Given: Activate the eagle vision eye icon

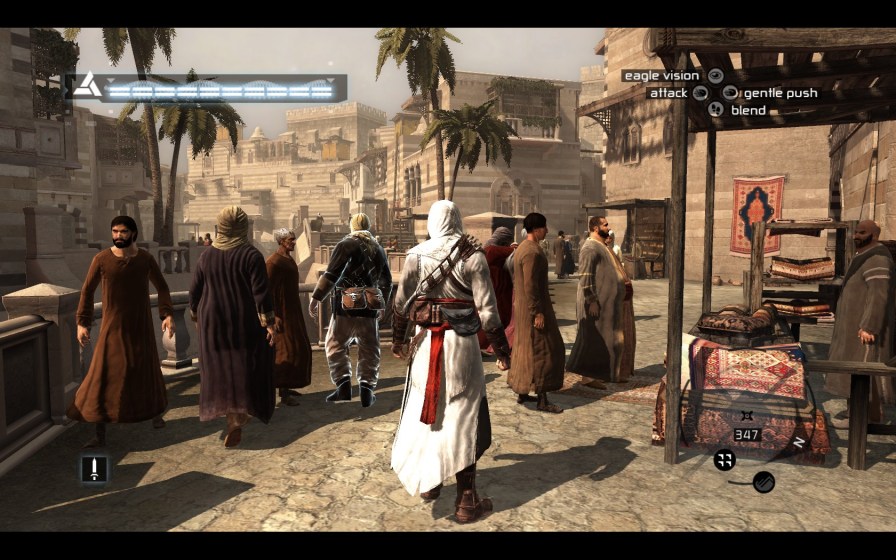Looking at the screenshot, I should tap(715, 75).
